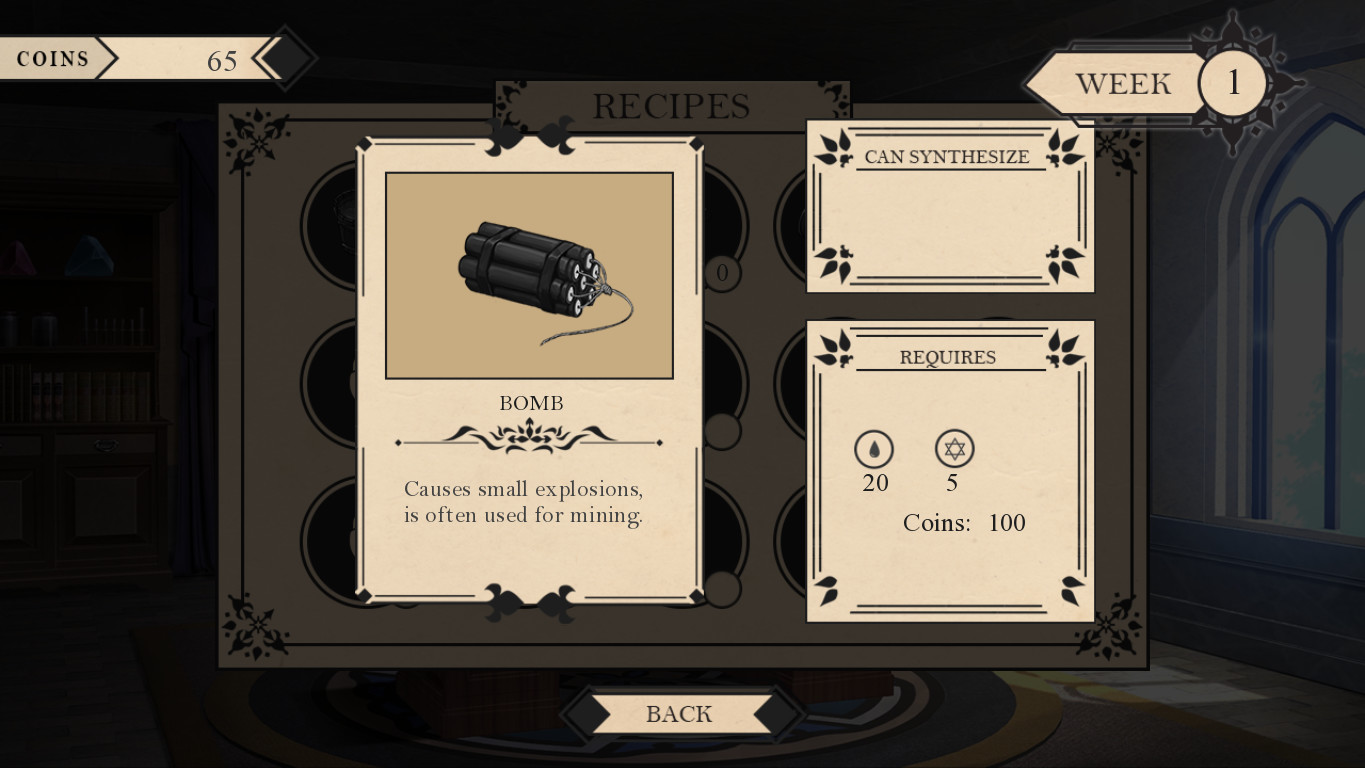
Task: Click the REQUIRES panel header
Action: point(946,356)
